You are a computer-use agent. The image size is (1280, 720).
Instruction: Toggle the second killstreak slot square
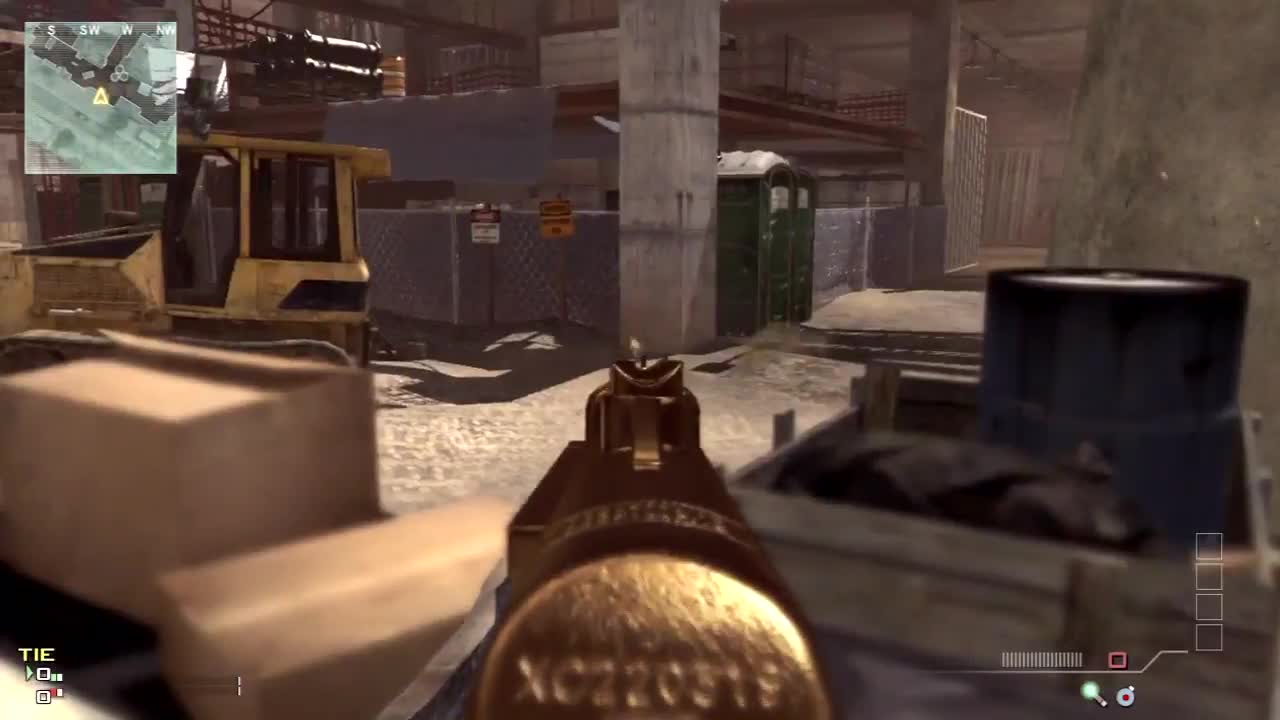coord(1209,578)
